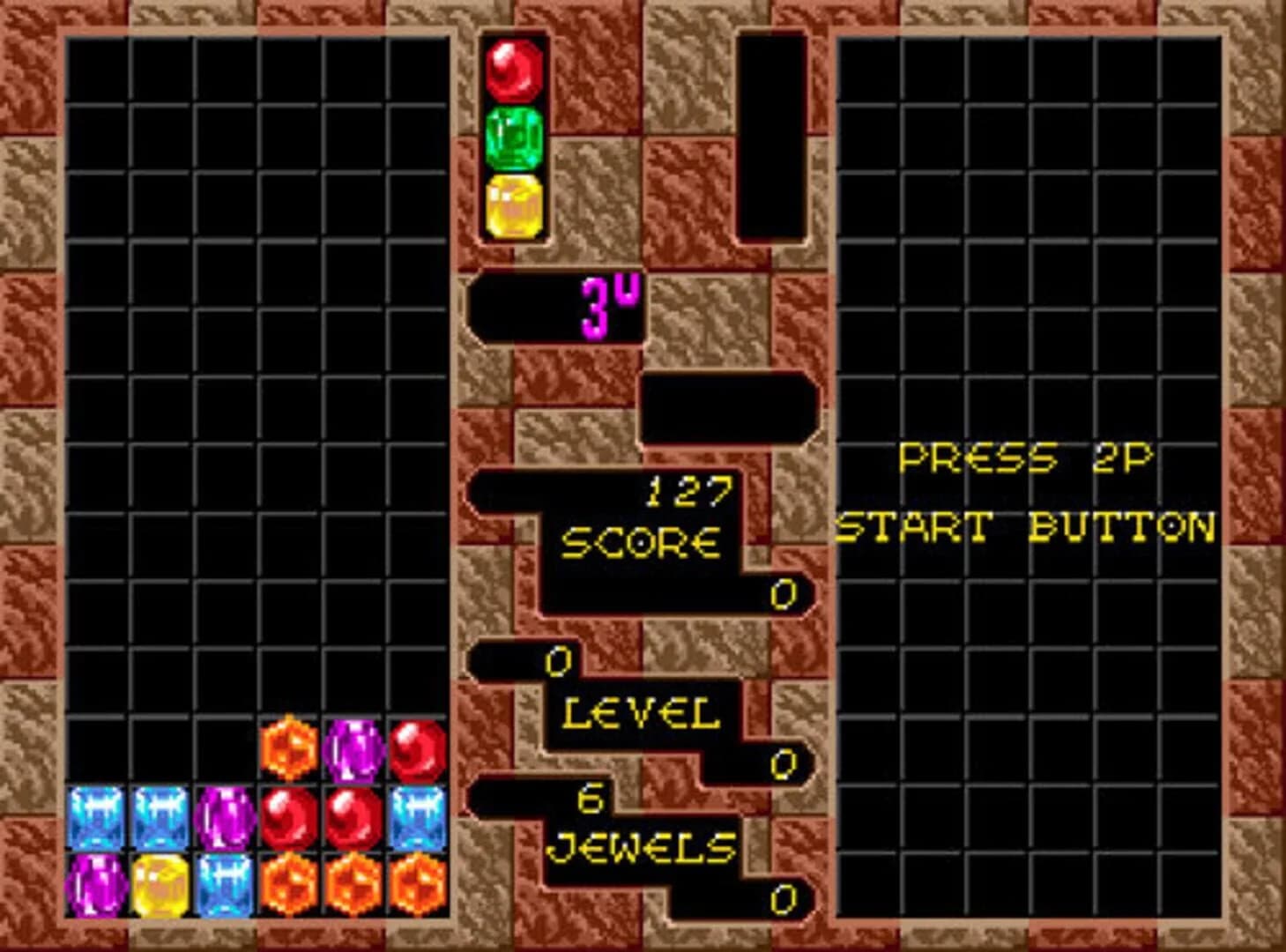Select the score value reading 127

[x=688, y=492]
